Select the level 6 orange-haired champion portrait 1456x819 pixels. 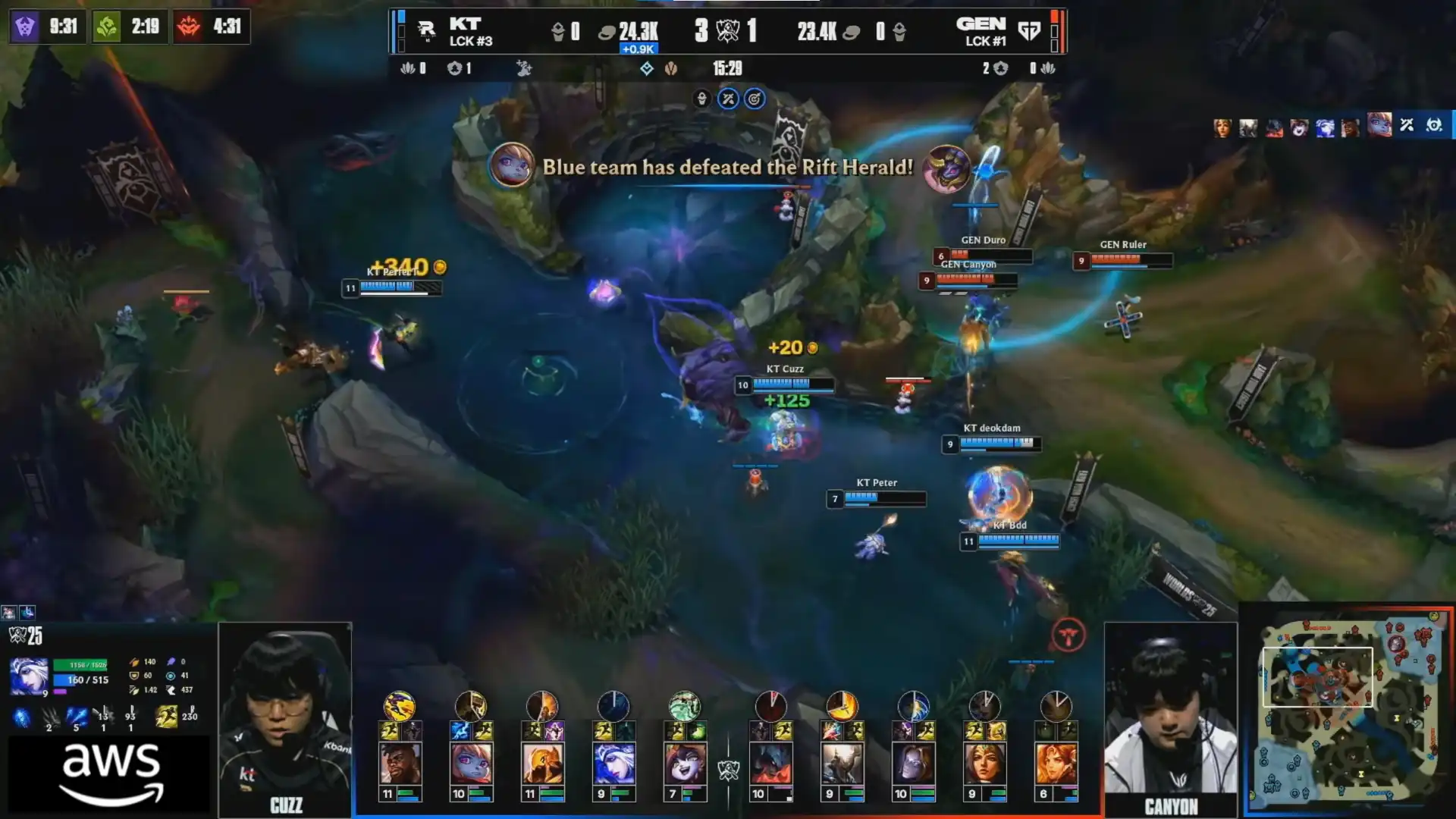click(x=1056, y=763)
